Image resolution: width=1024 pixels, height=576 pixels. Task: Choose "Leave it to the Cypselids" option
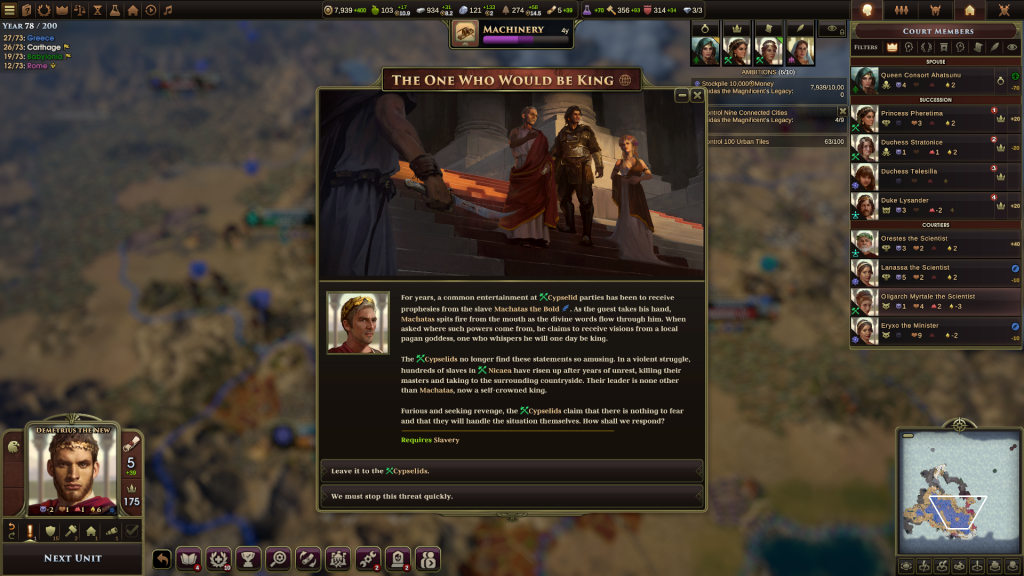[511, 470]
